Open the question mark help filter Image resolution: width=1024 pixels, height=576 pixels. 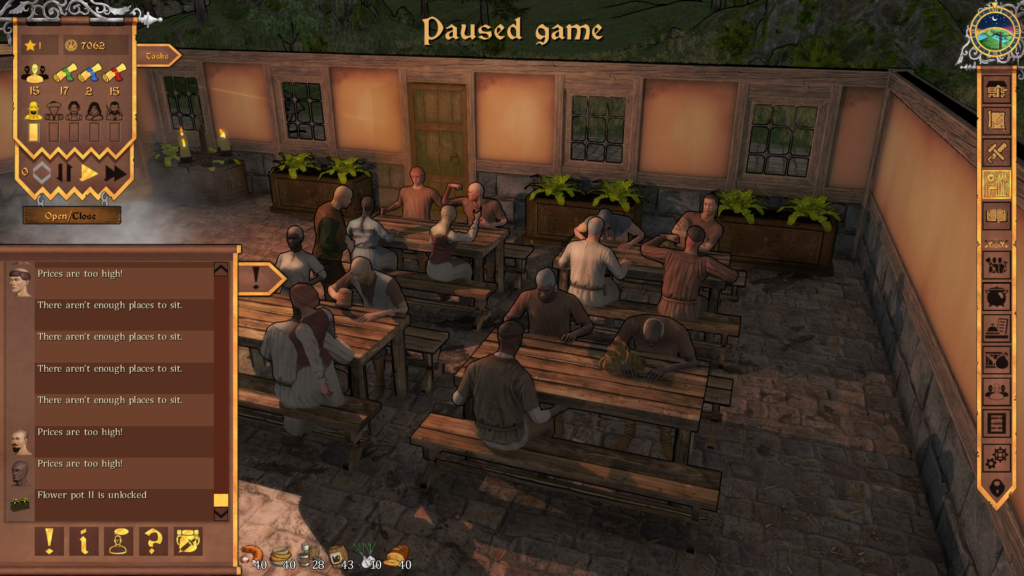pos(153,541)
